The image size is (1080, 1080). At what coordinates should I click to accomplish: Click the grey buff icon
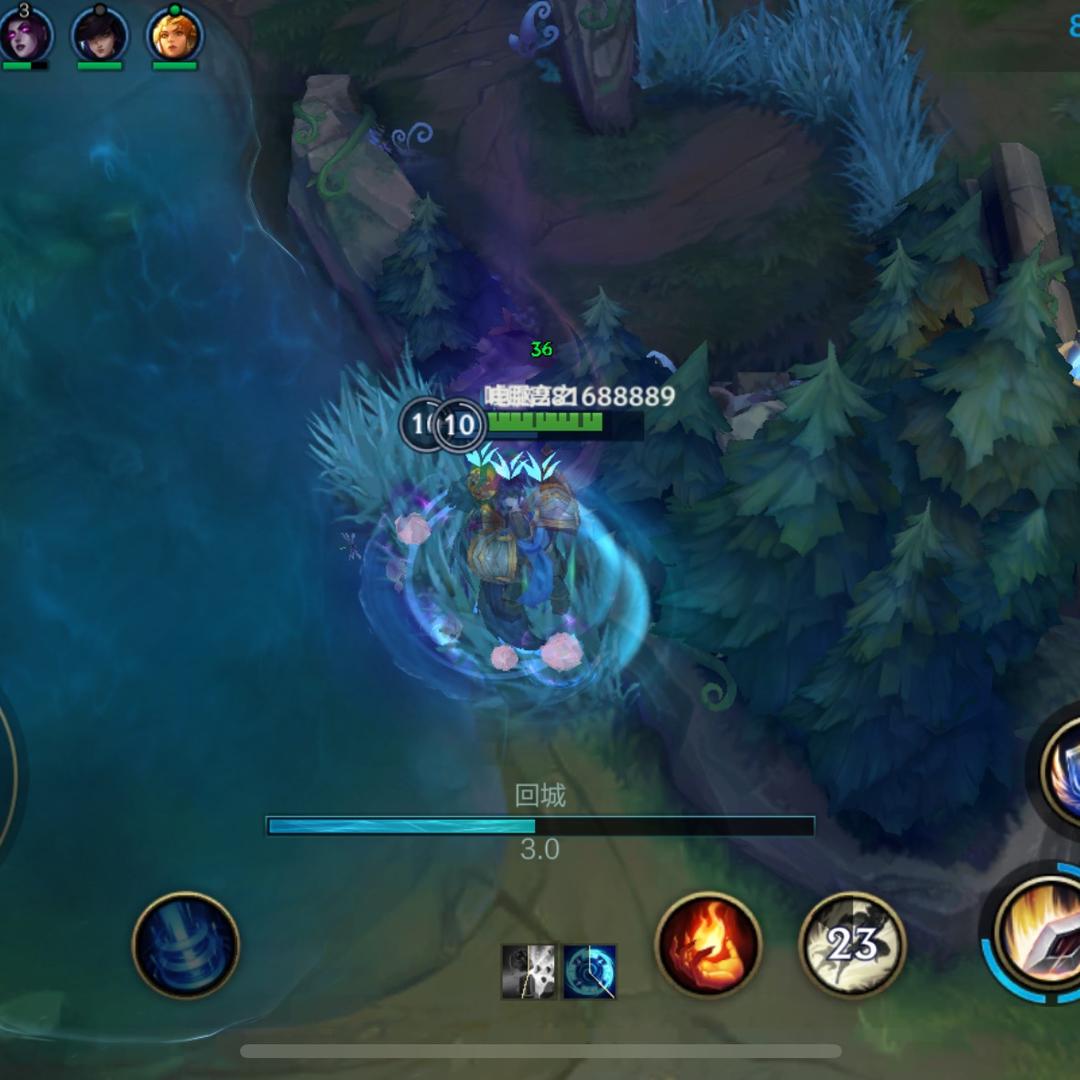tap(529, 971)
